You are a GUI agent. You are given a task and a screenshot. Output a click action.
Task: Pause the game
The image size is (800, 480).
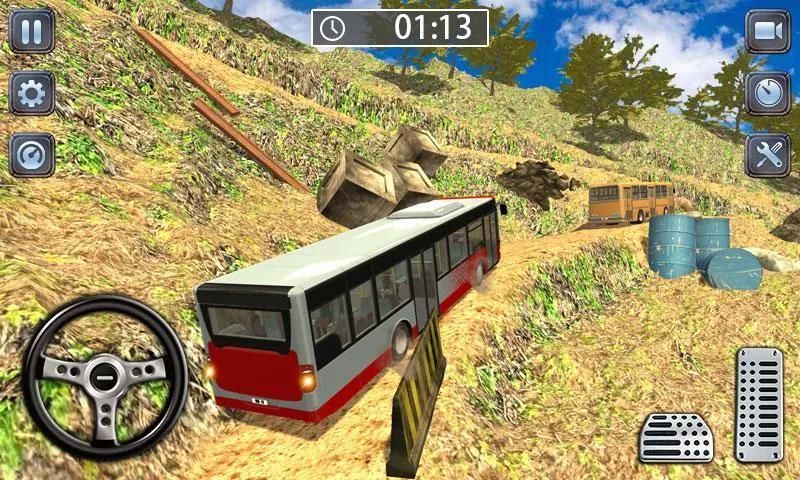(32, 31)
